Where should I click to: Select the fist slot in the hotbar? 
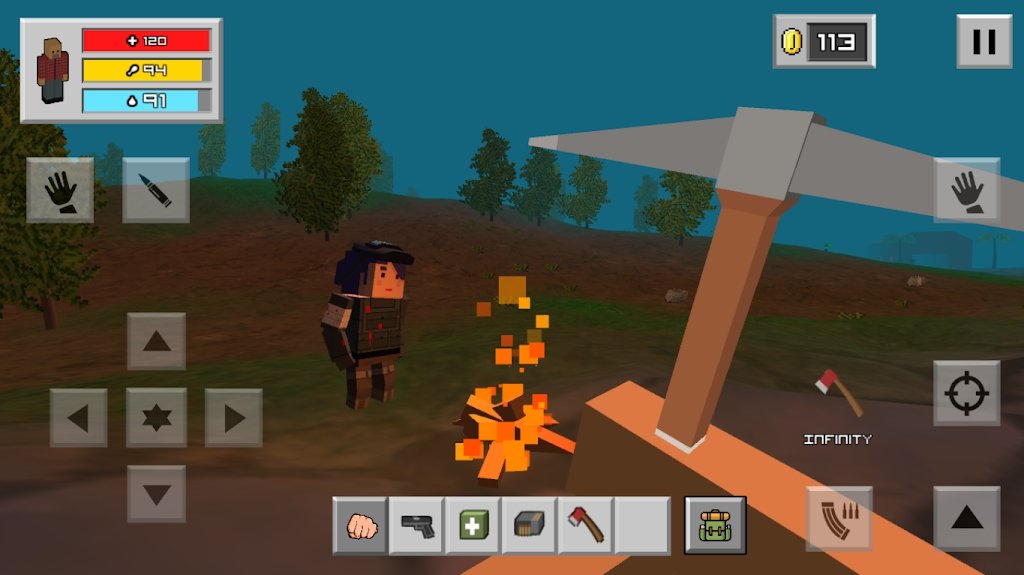pos(361,526)
